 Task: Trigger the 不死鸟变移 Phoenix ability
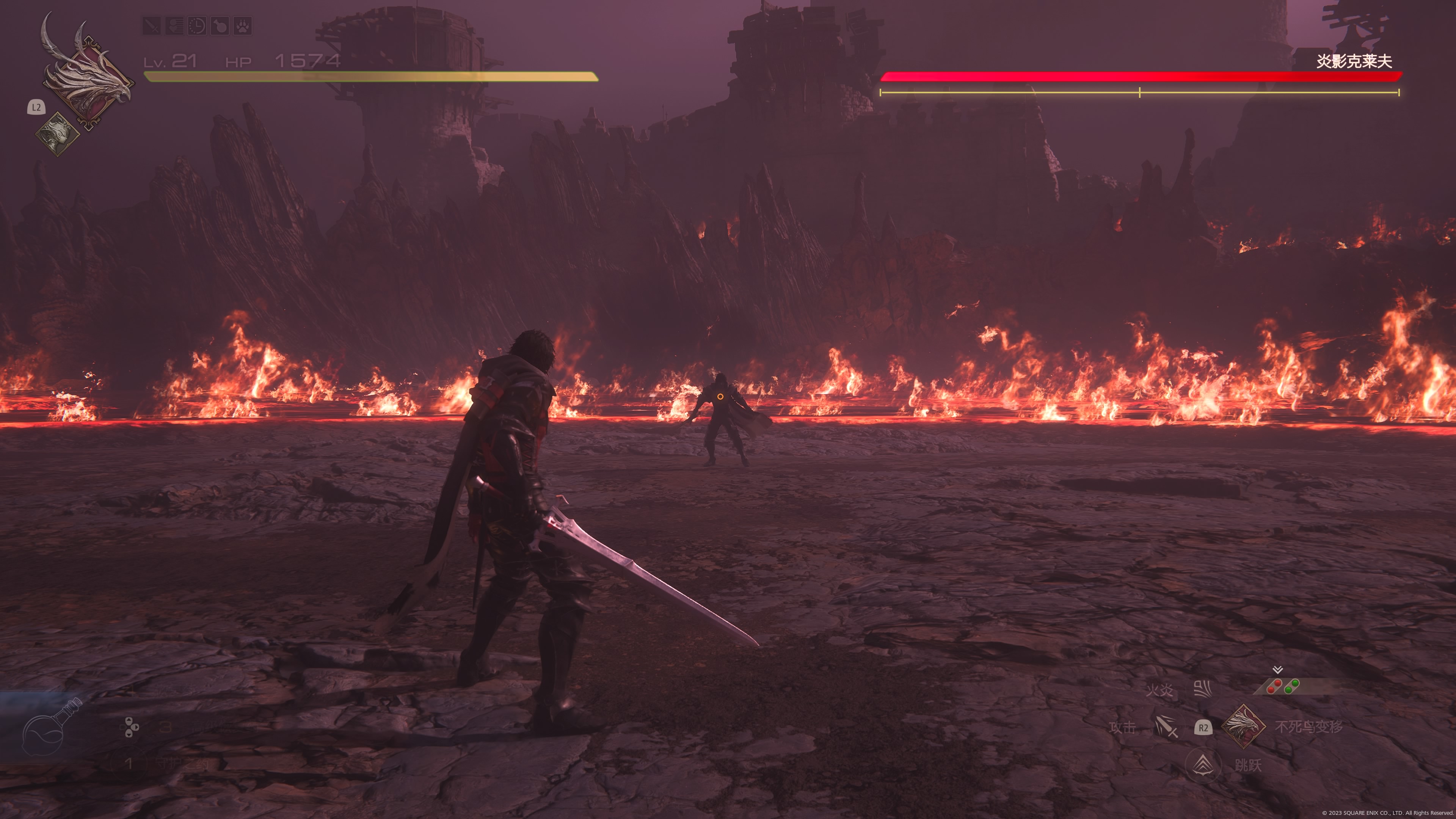(x=1244, y=726)
